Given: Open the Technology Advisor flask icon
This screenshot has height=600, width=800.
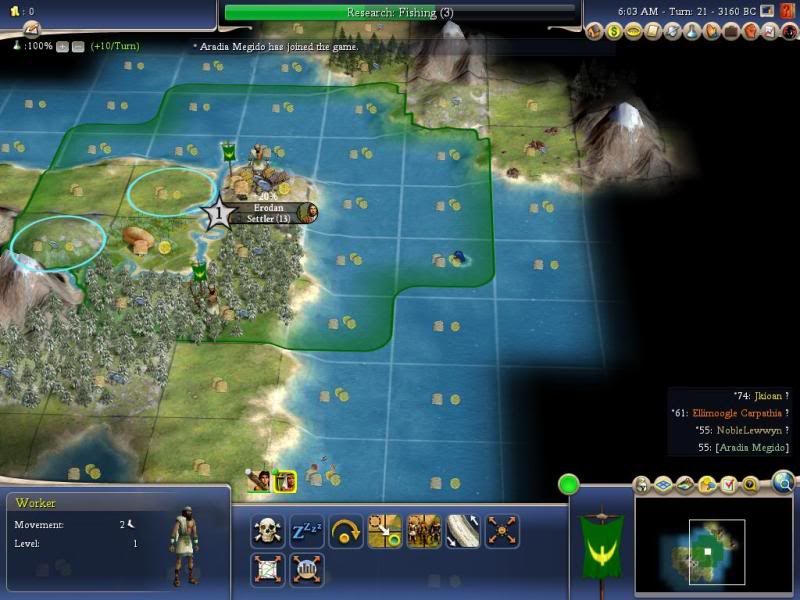Looking at the screenshot, I should click(693, 31).
